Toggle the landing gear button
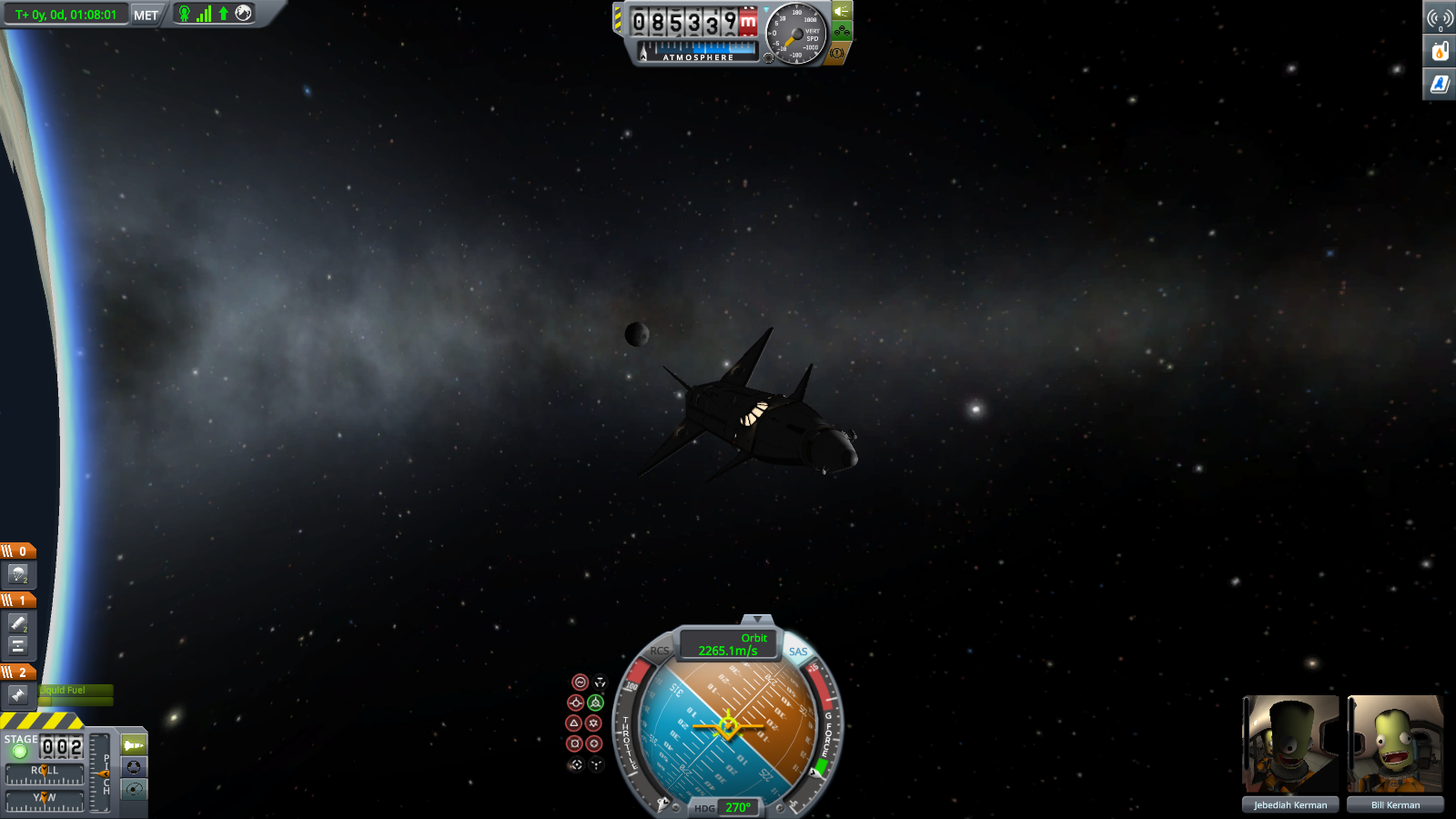The width and height of the screenshot is (1456, 819). pyautogui.click(x=842, y=32)
